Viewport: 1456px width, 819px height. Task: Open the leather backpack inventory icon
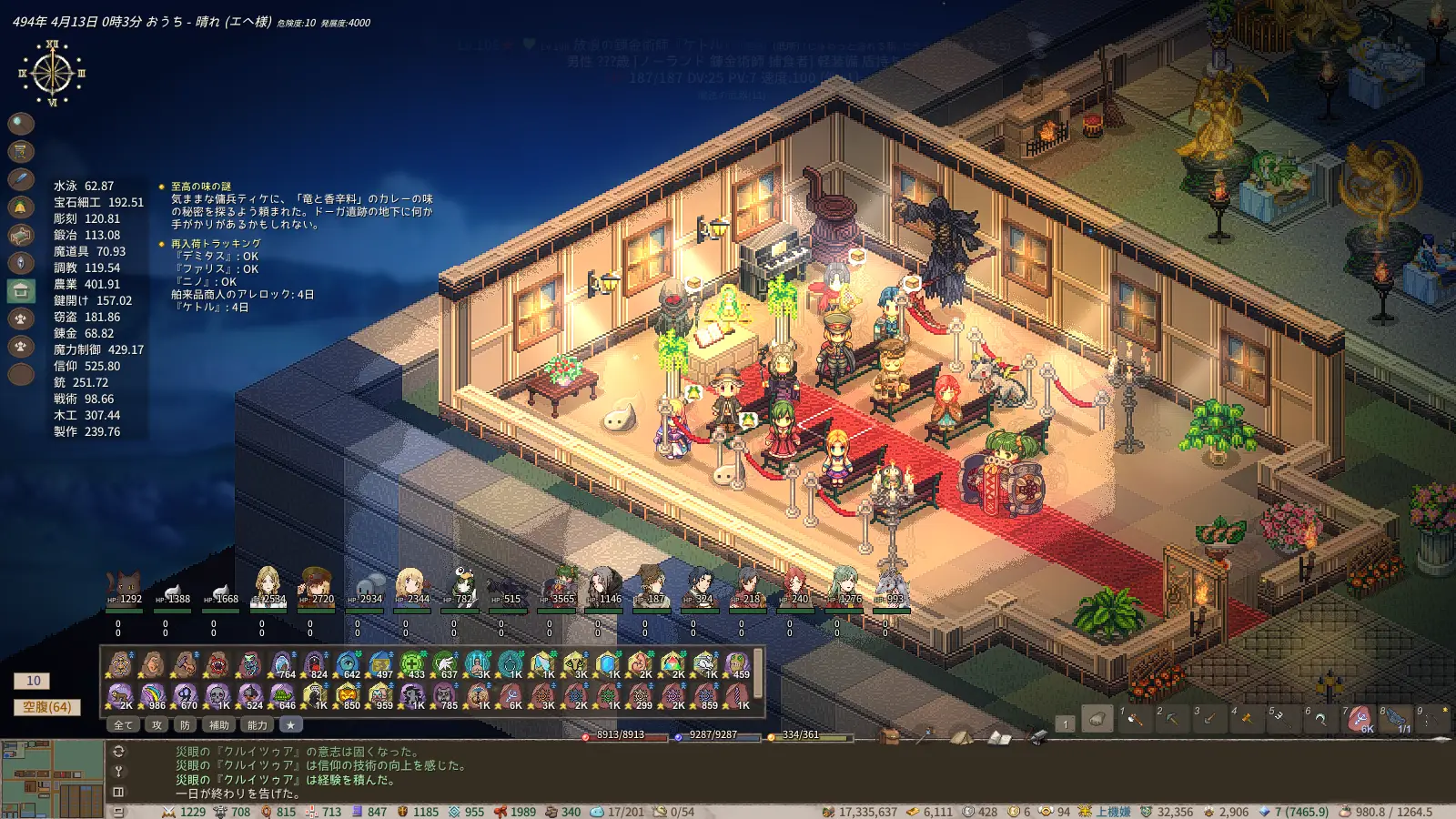[889, 735]
